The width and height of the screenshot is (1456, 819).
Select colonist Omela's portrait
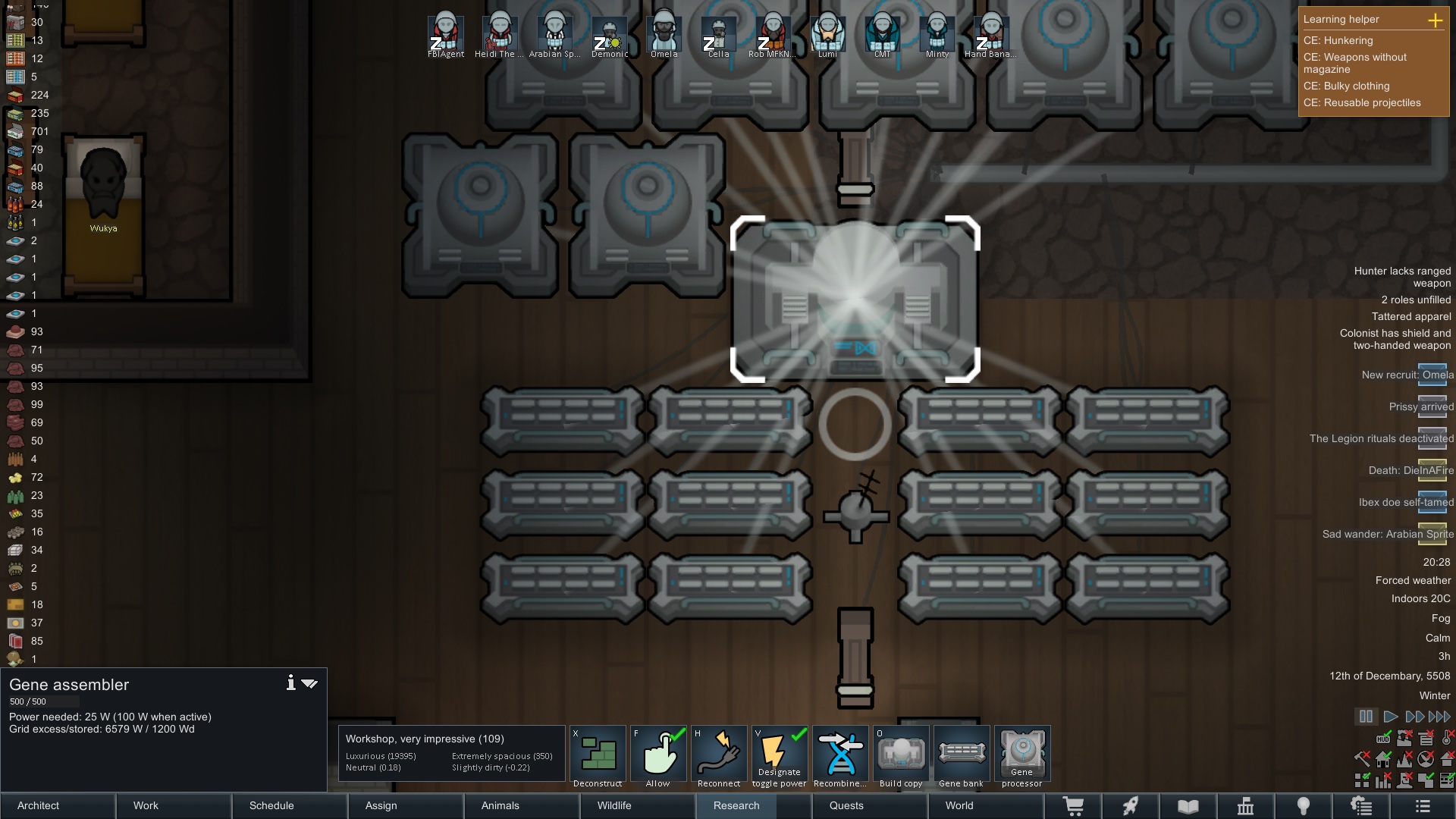tap(664, 30)
